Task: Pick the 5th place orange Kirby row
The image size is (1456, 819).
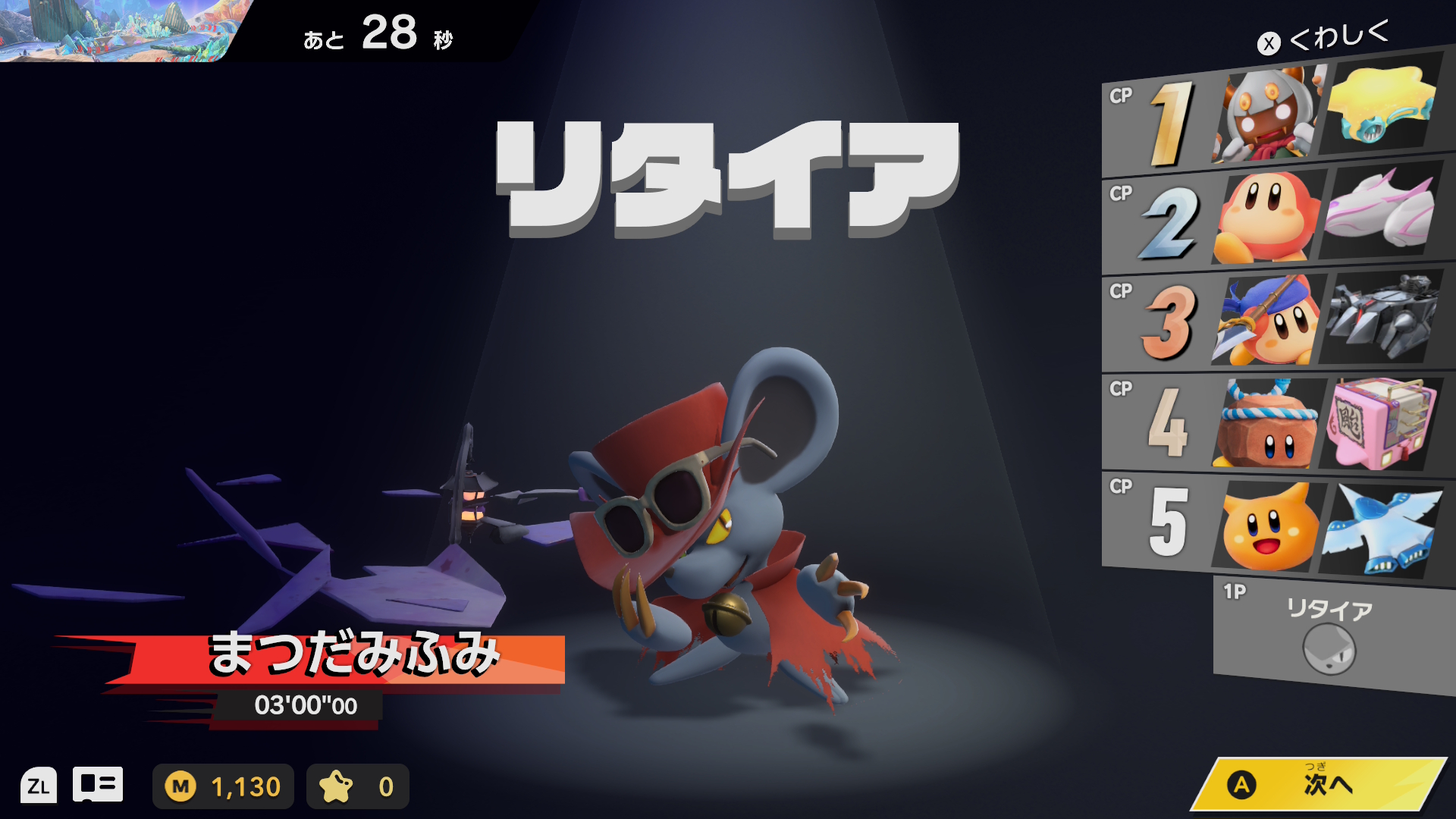Action: [x=1274, y=525]
